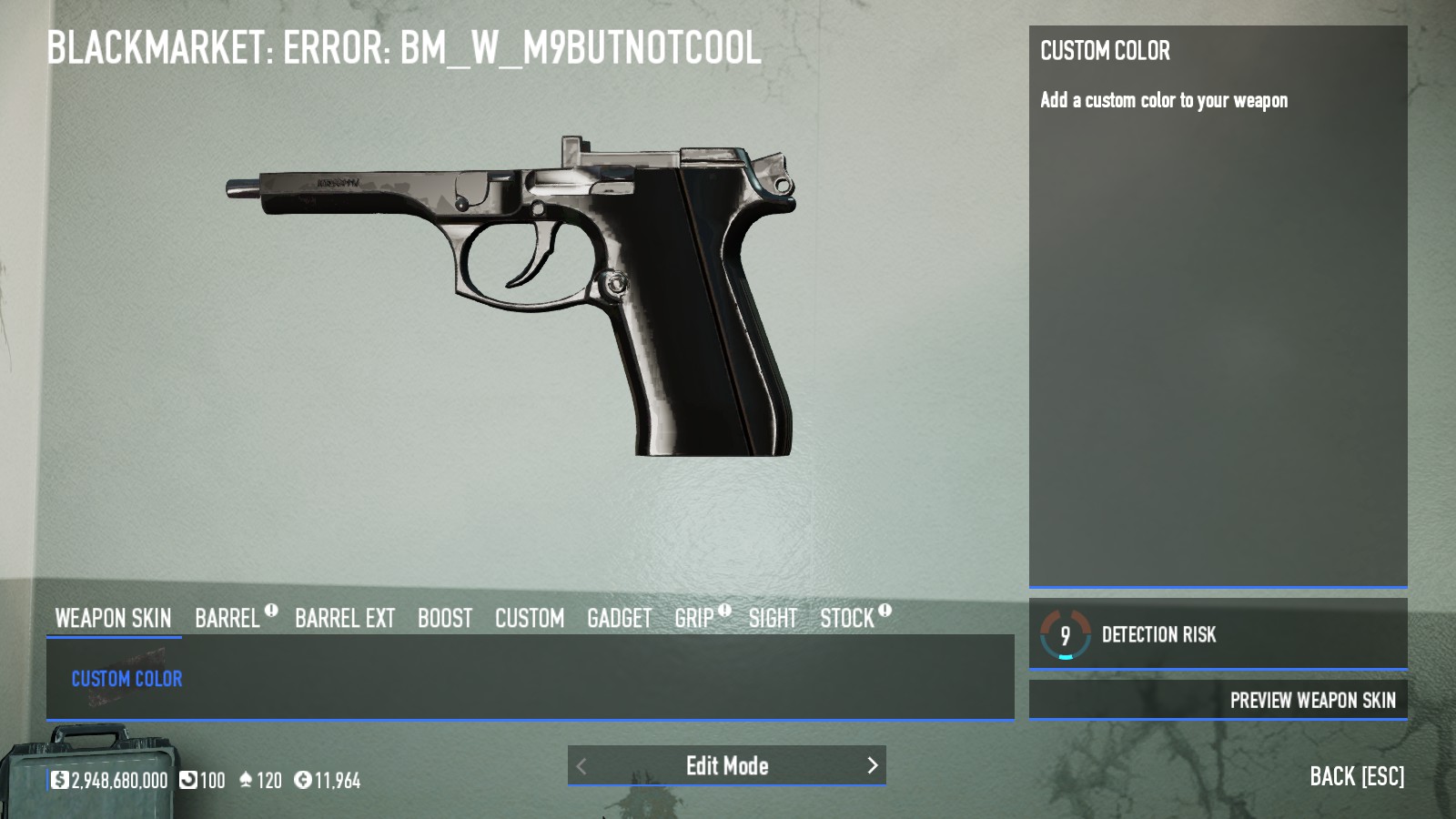The width and height of the screenshot is (1456, 819).
Task: Click Preview Weapon Skin button
Action: (x=1312, y=700)
